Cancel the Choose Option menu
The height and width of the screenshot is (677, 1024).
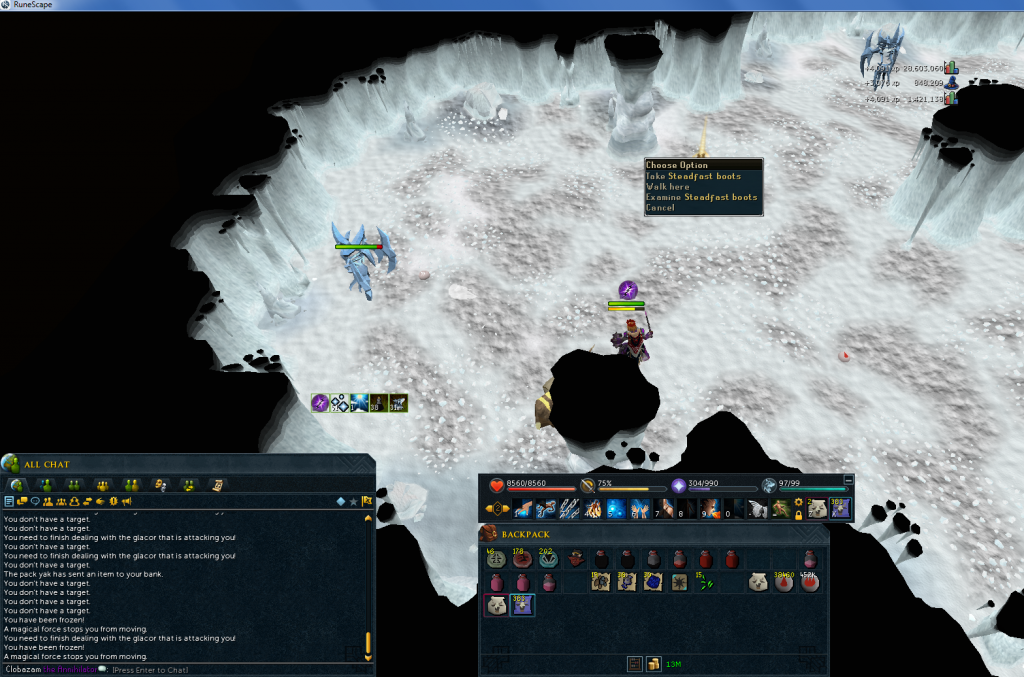point(660,208)
